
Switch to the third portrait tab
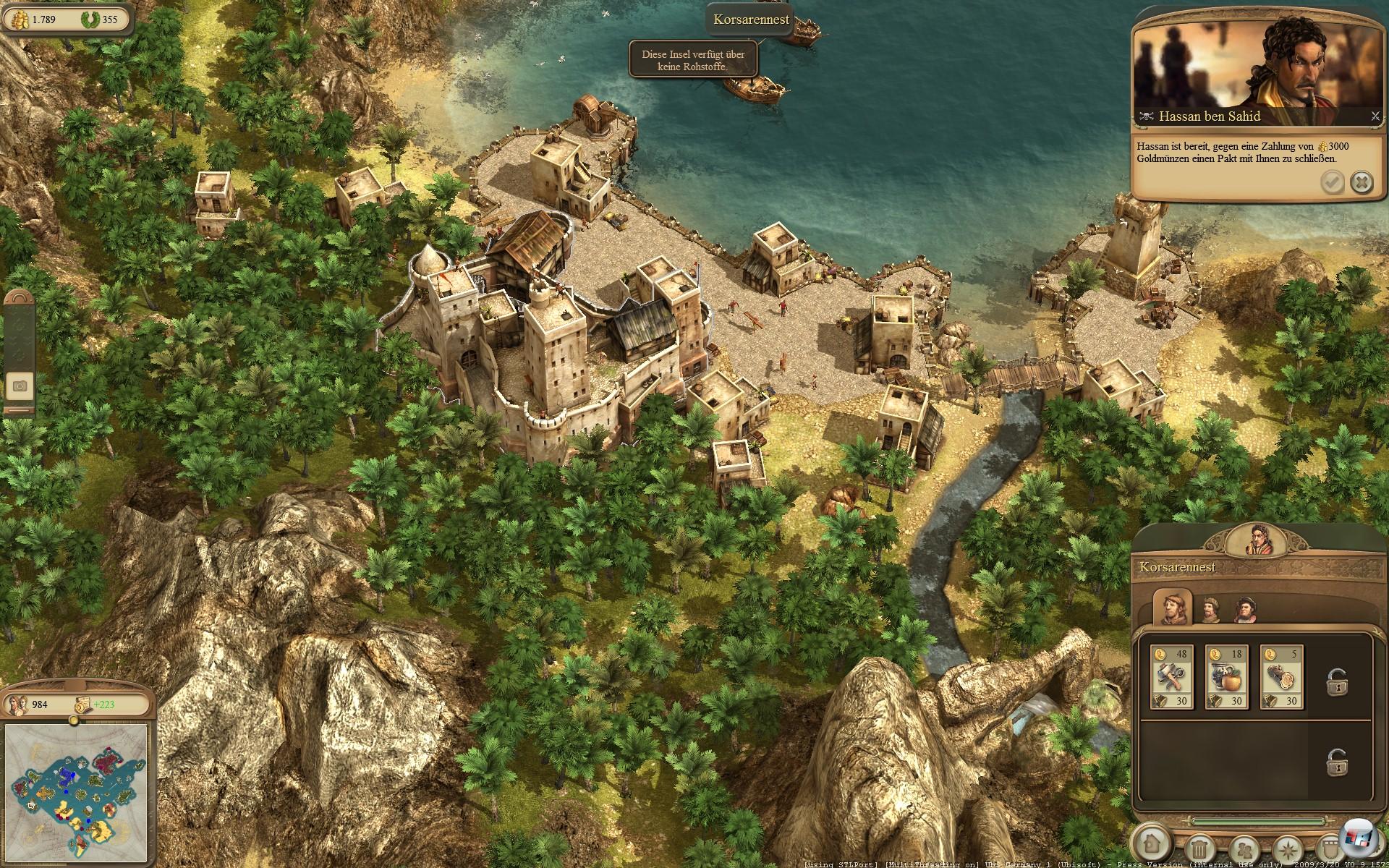[x=1244, y=610]
